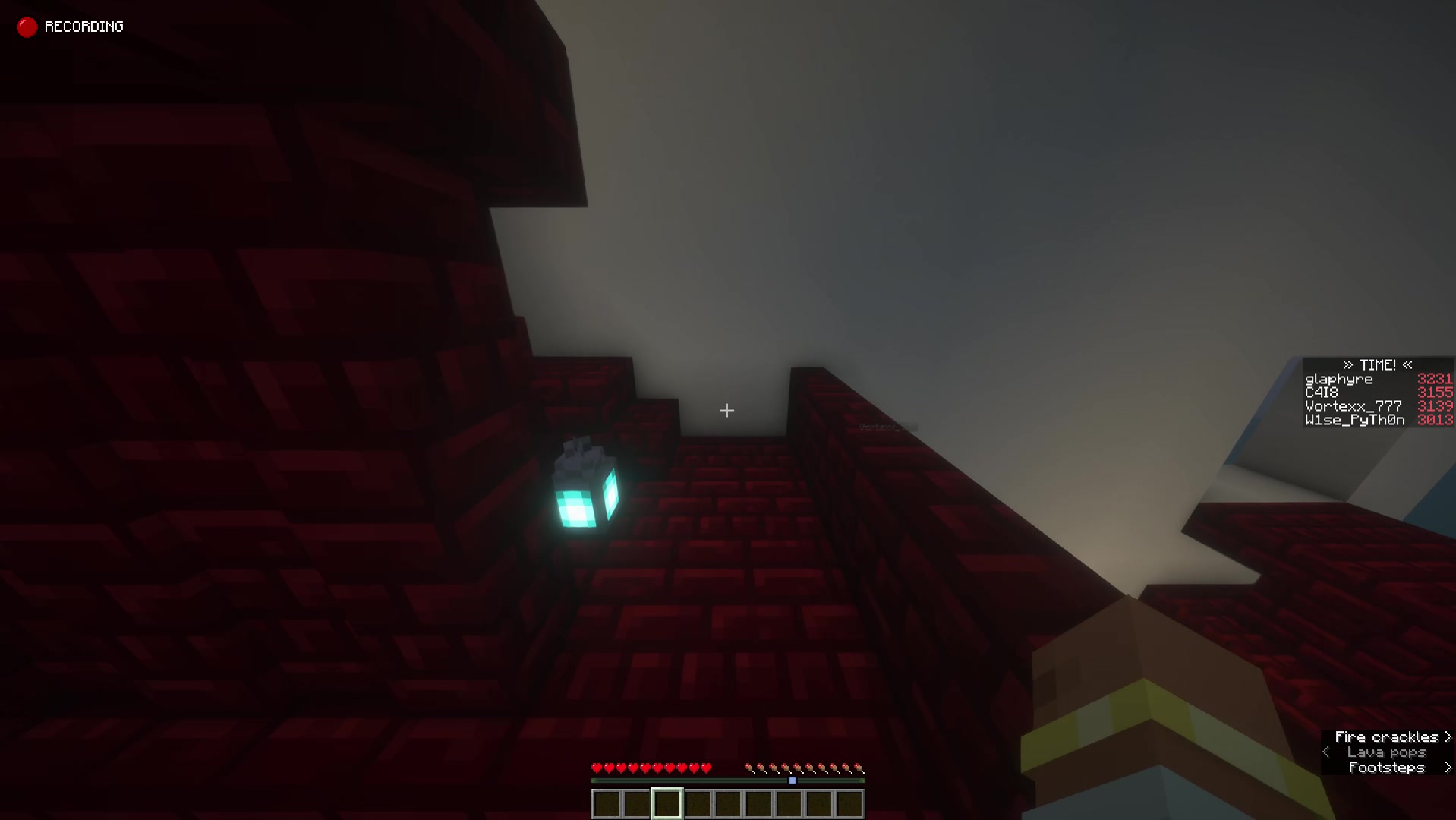
Task: Click the last heart of the health row
Action: (708, 768)
